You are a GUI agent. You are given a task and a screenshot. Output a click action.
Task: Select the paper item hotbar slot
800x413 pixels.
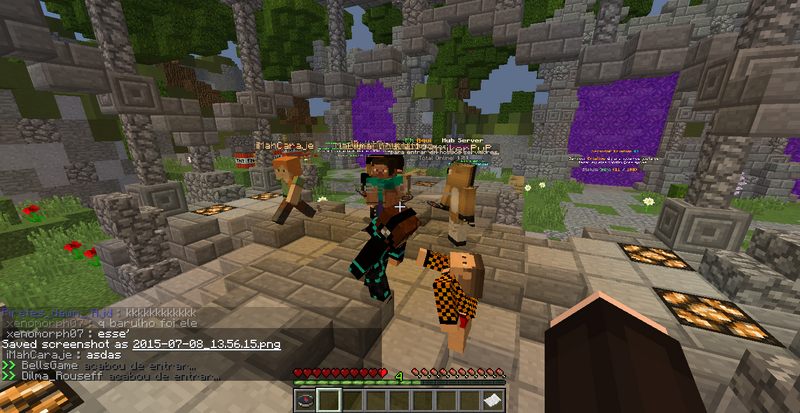pos(493,400)
